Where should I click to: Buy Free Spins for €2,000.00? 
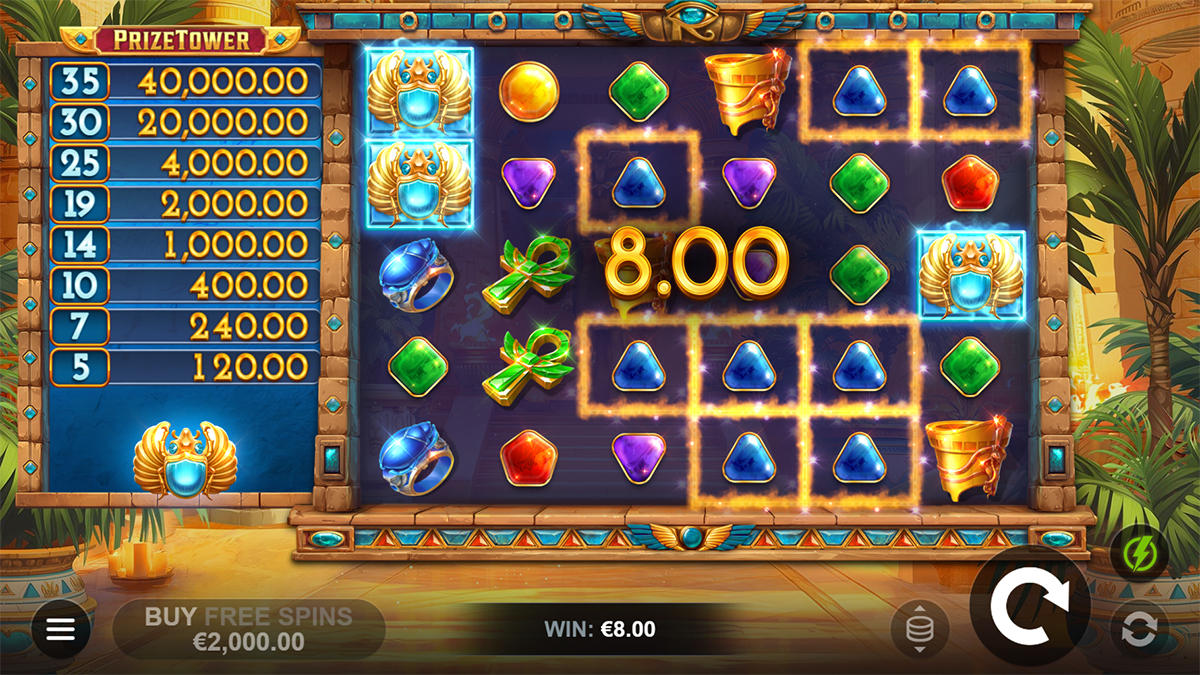(248, 628)
